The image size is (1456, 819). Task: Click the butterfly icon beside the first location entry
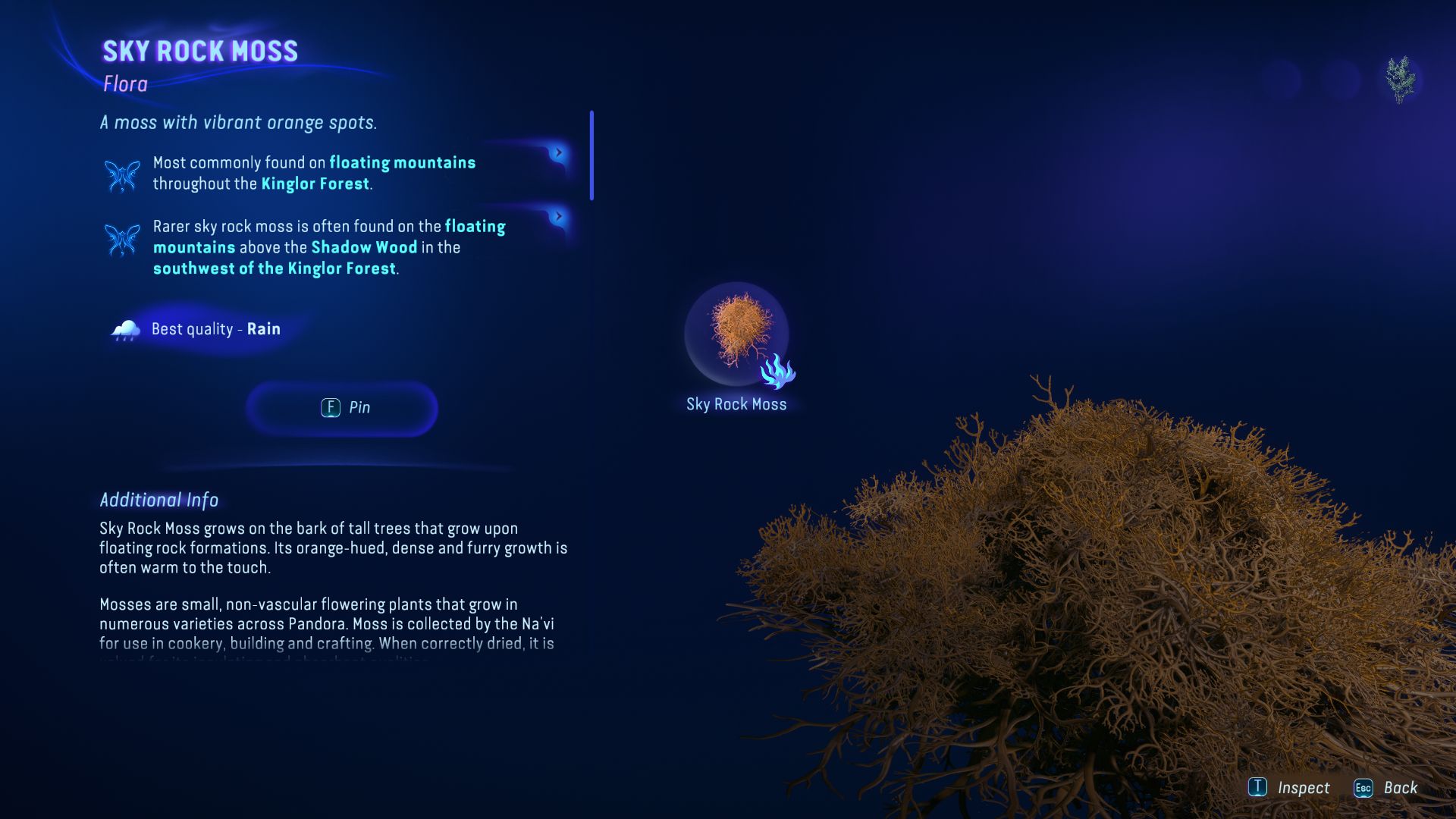[x=121, y=174]
